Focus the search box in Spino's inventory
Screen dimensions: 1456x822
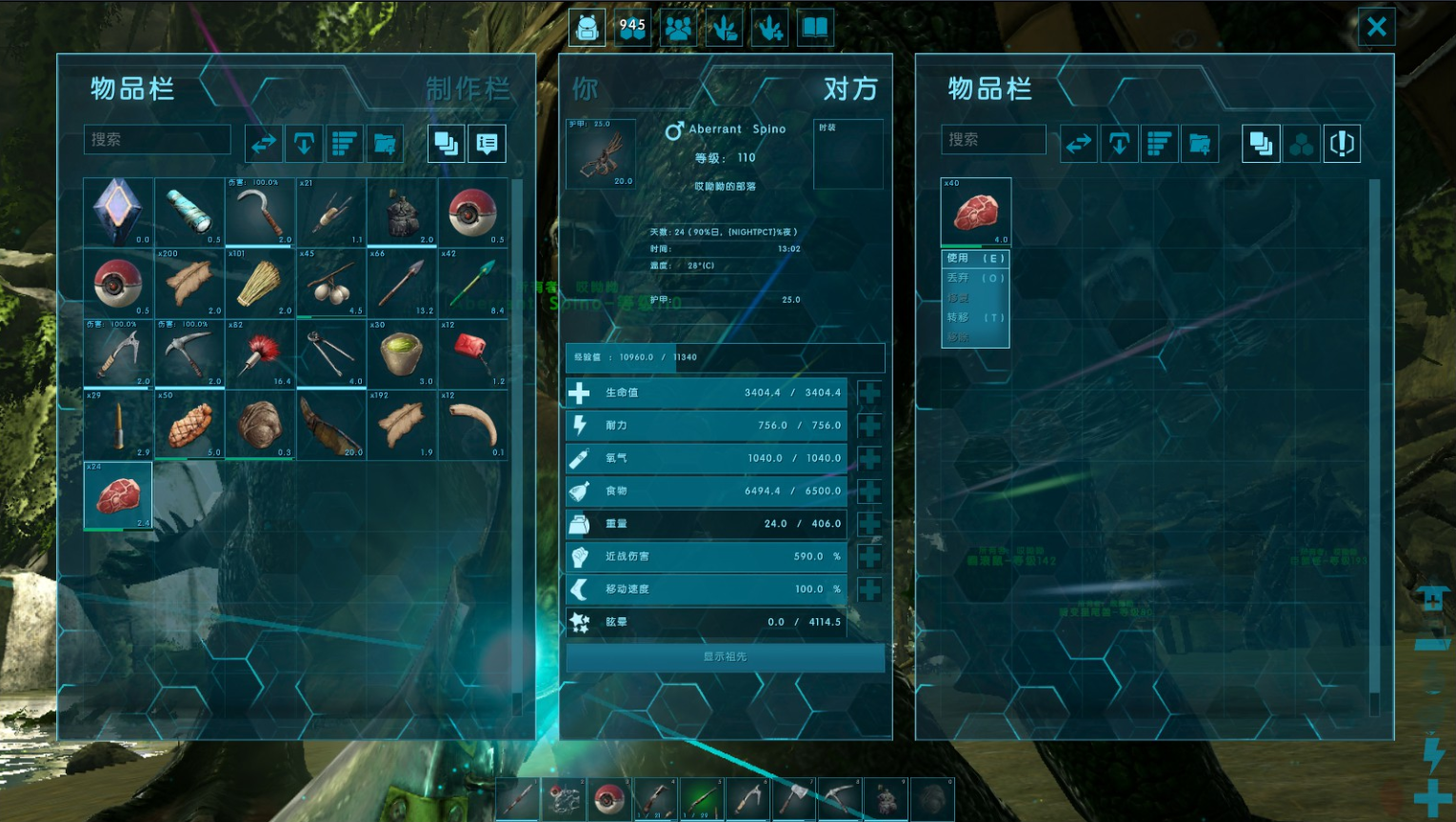(x=993, y=140)
